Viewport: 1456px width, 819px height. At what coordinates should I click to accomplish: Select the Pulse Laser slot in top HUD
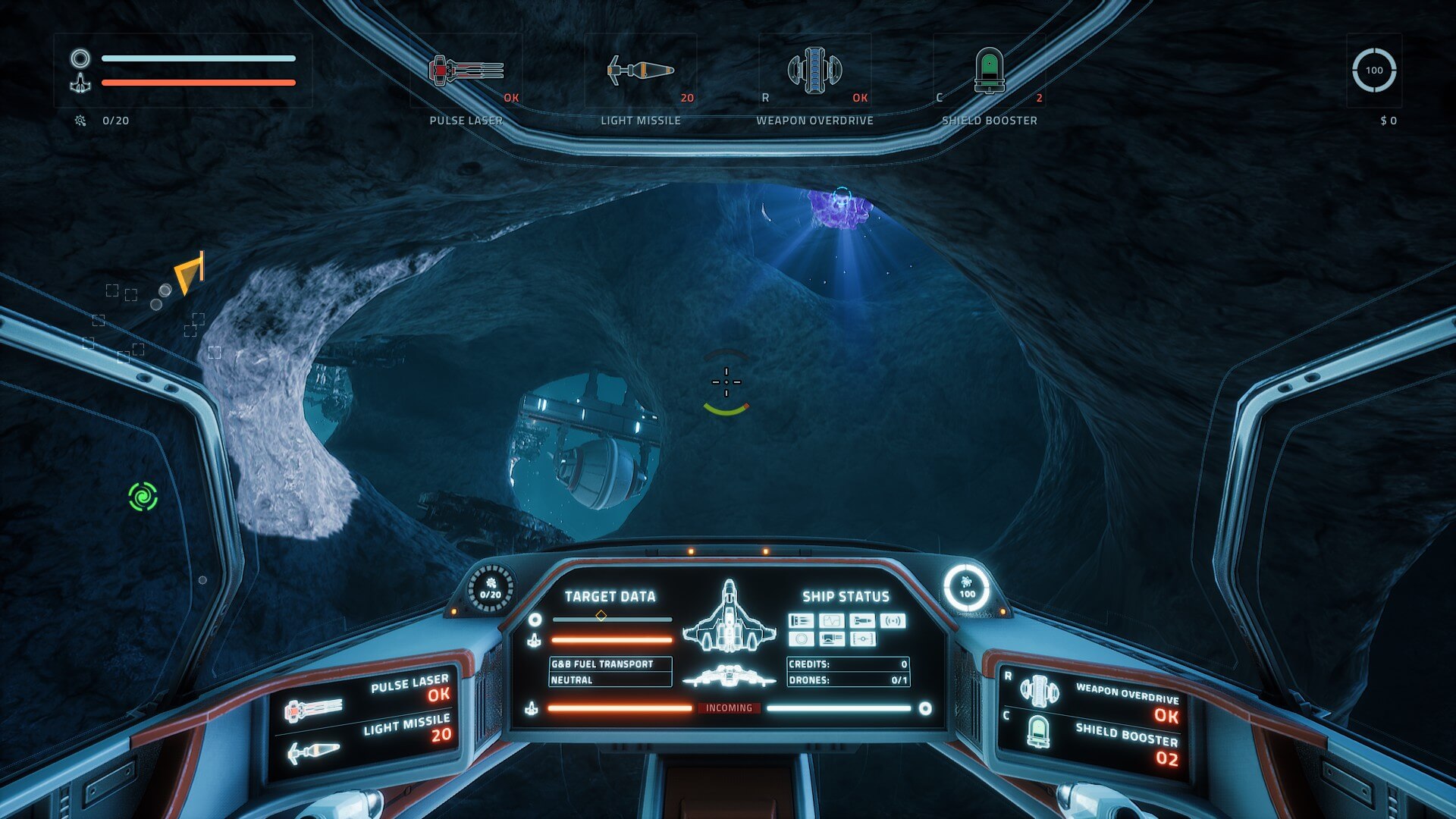coord(466,71)
